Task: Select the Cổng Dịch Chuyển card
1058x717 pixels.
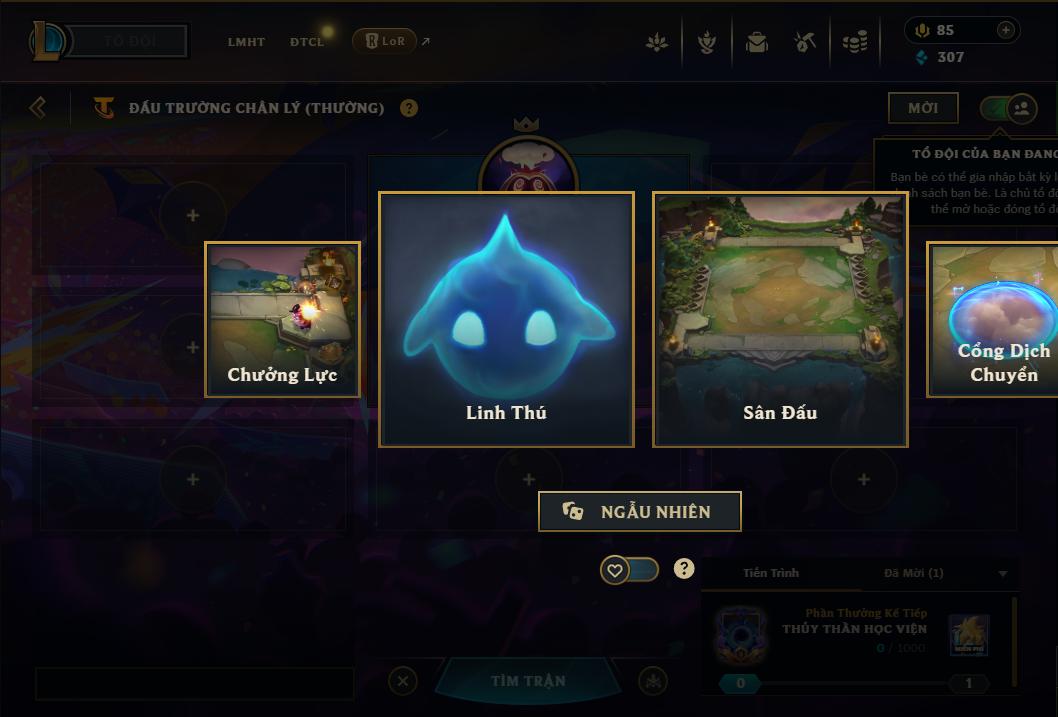Action: [x=994, y=319]
